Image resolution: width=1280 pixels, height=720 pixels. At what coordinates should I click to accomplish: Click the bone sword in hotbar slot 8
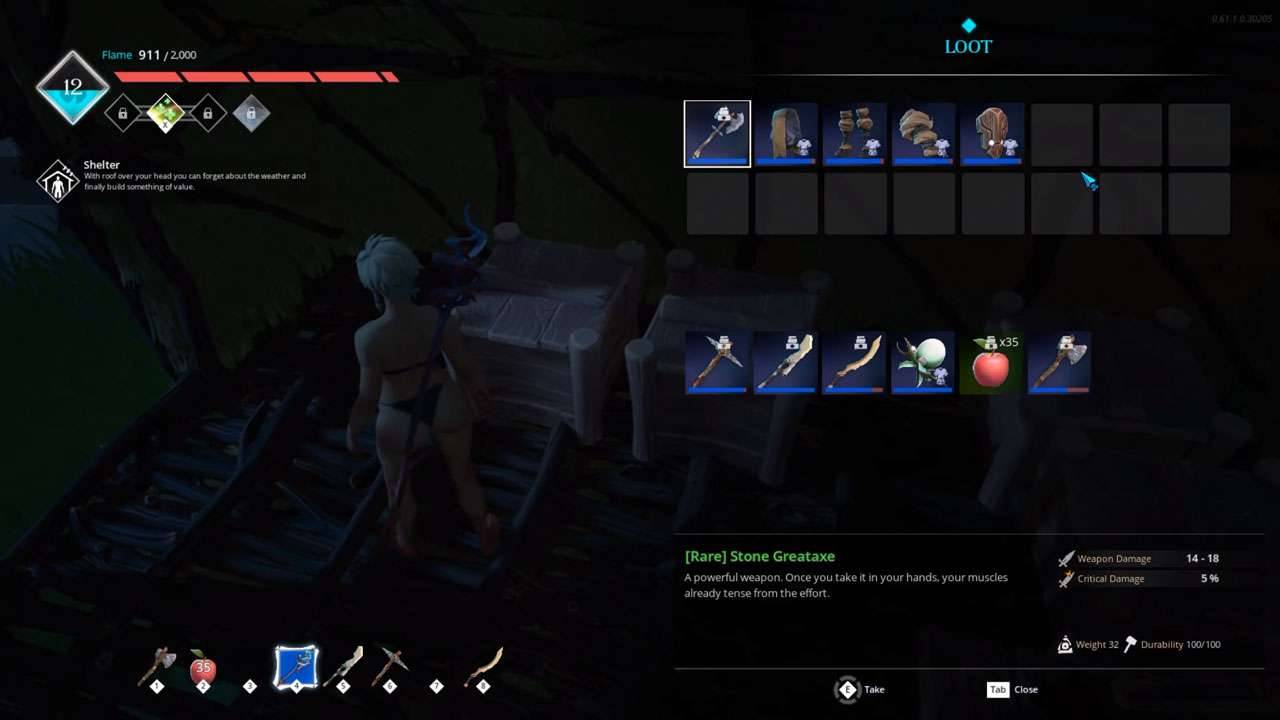point(483,667)
